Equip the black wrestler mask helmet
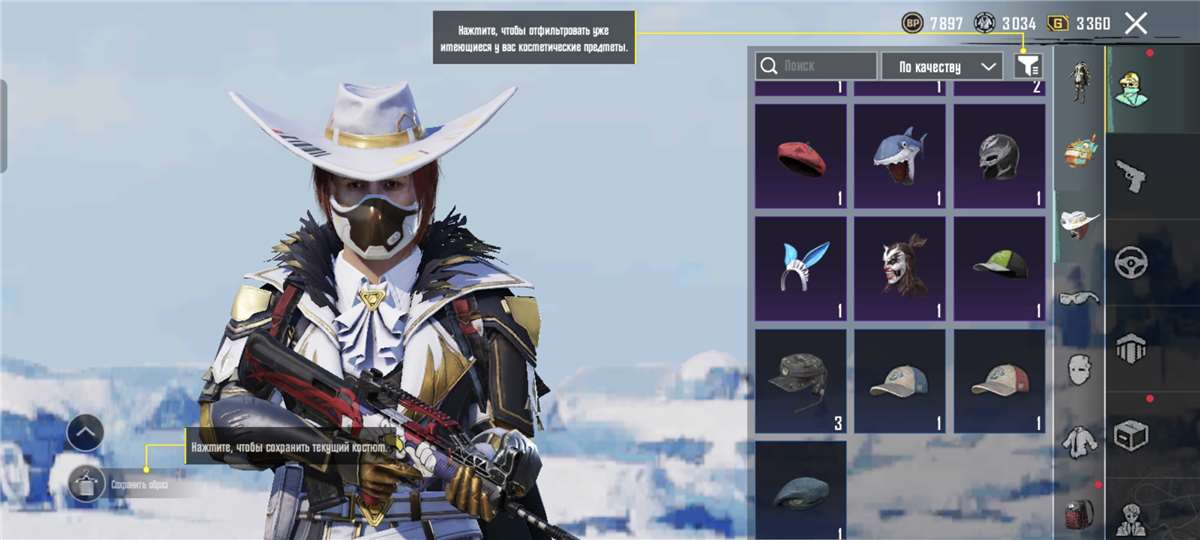This screenshot has height=540, width=1200. tap(998, 157)
